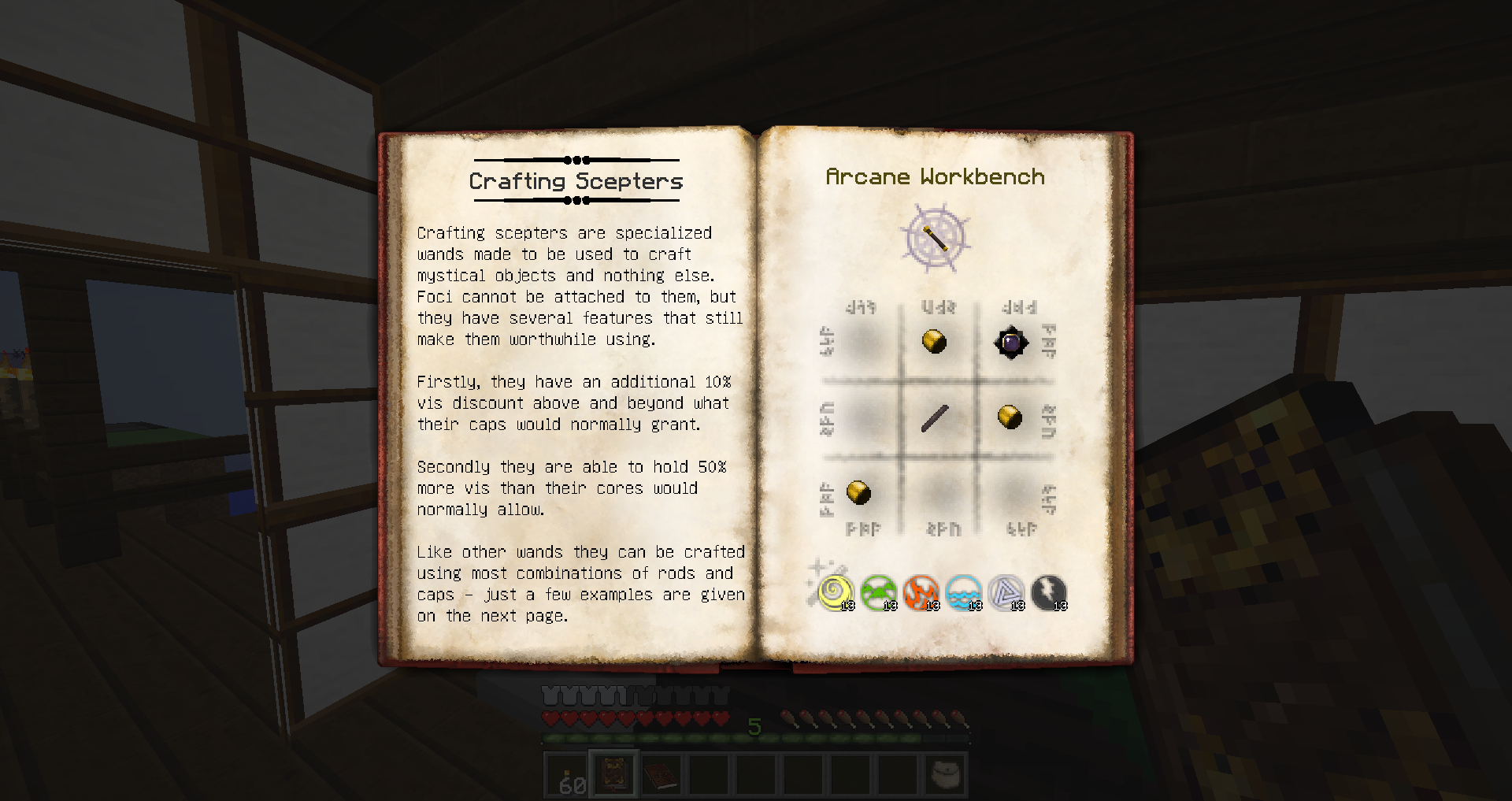This screenshot has height=801, width=1512.
Task: Click the green Earth aspect icon
Action: tap(878, 592)
